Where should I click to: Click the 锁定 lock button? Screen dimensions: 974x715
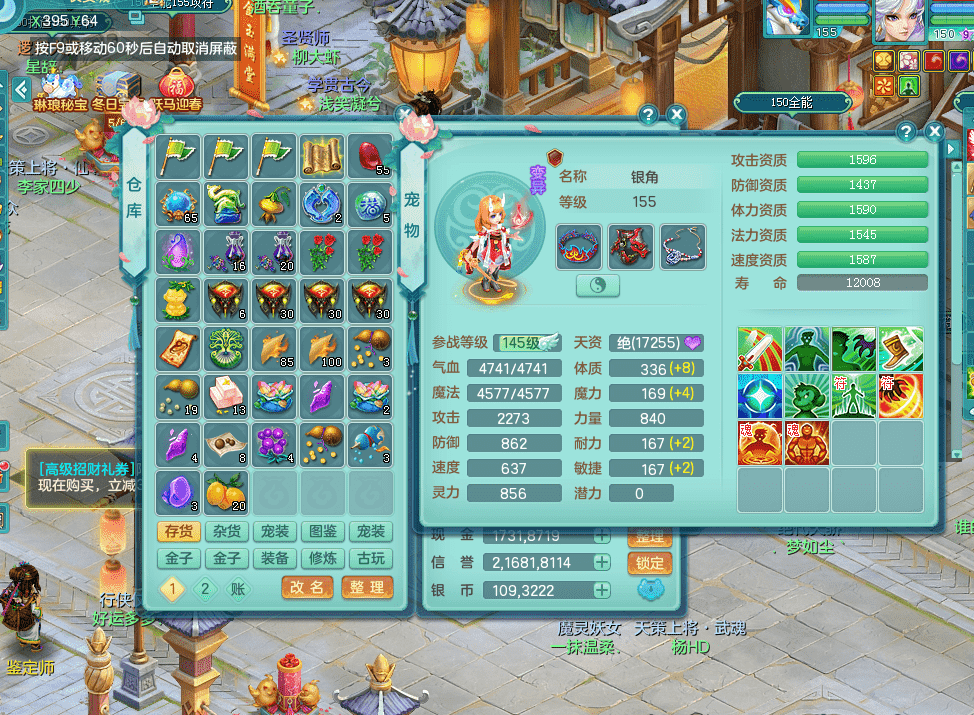tap(649, 563)
